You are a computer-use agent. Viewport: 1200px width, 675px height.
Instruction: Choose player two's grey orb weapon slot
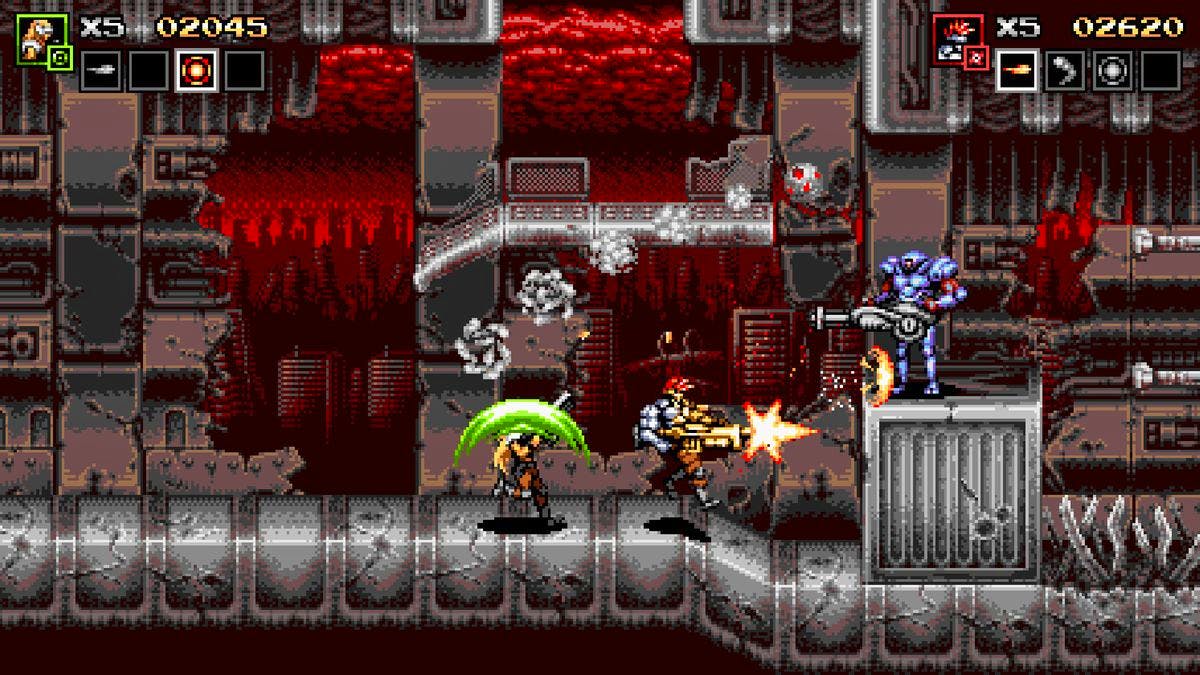[x=1112, y=71]
